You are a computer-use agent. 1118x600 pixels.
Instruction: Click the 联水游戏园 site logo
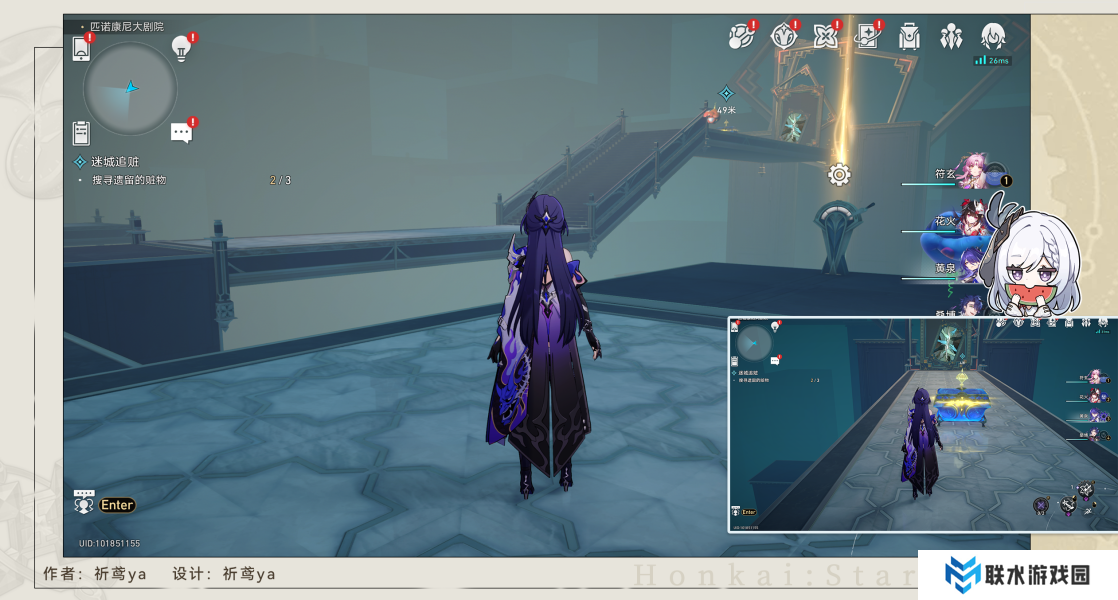[1017, 574]
